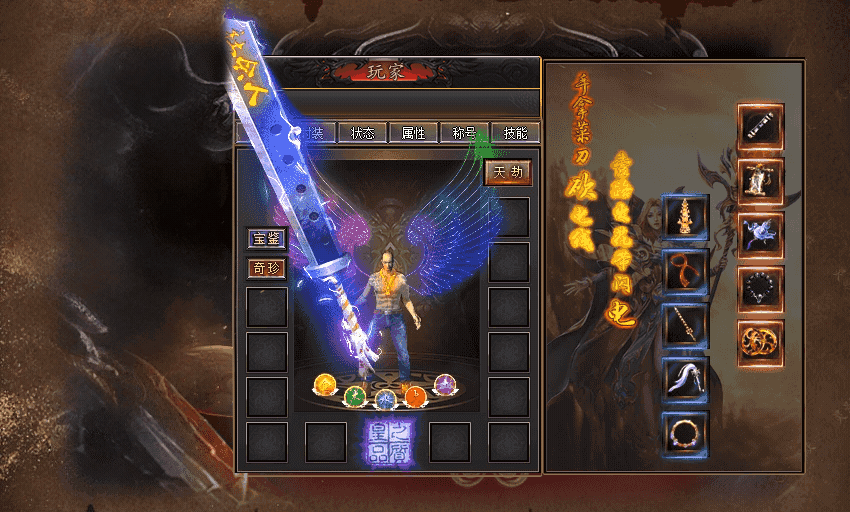
Task: Open the 奇珍 panel
Action: click(267, 268)
